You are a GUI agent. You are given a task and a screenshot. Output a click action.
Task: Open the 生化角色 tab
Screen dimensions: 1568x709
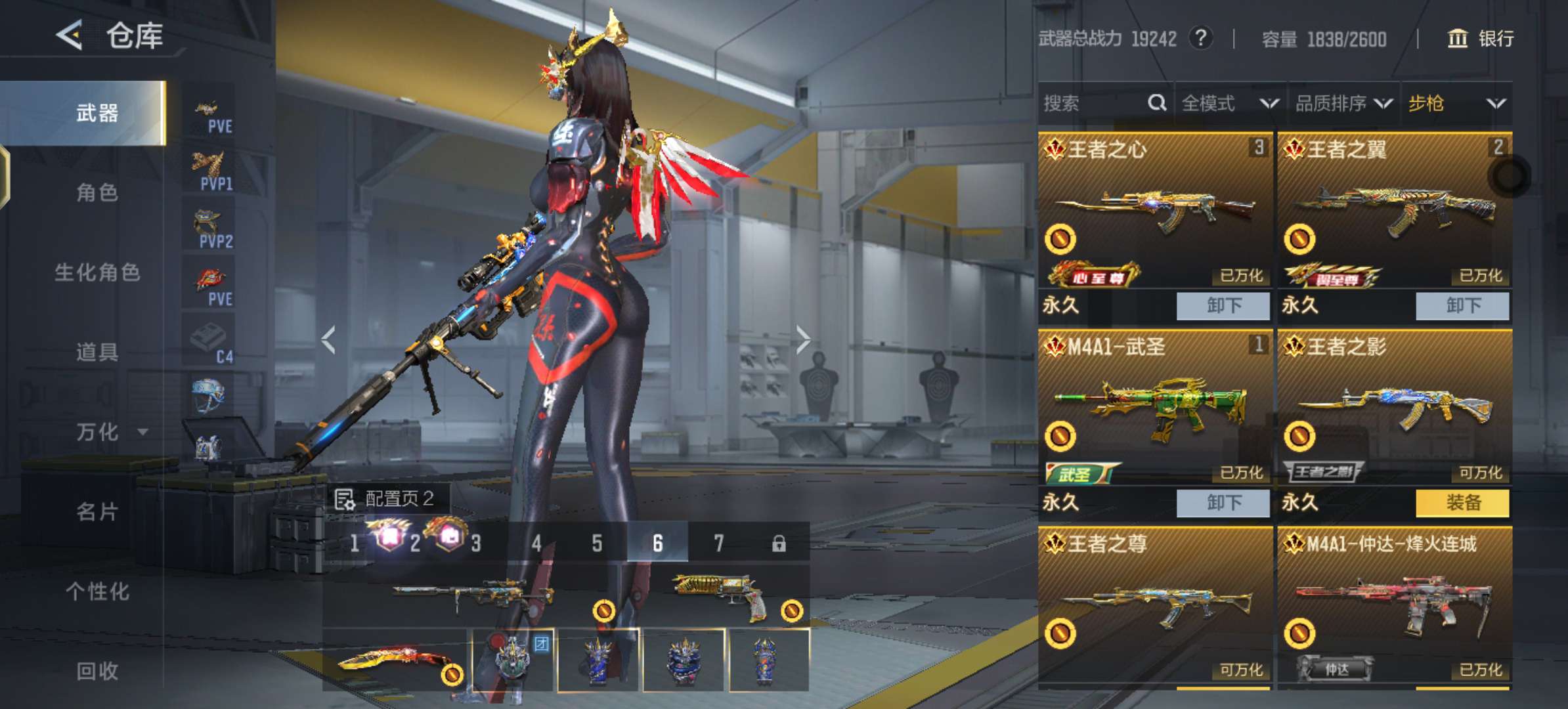tap(97, 272)
